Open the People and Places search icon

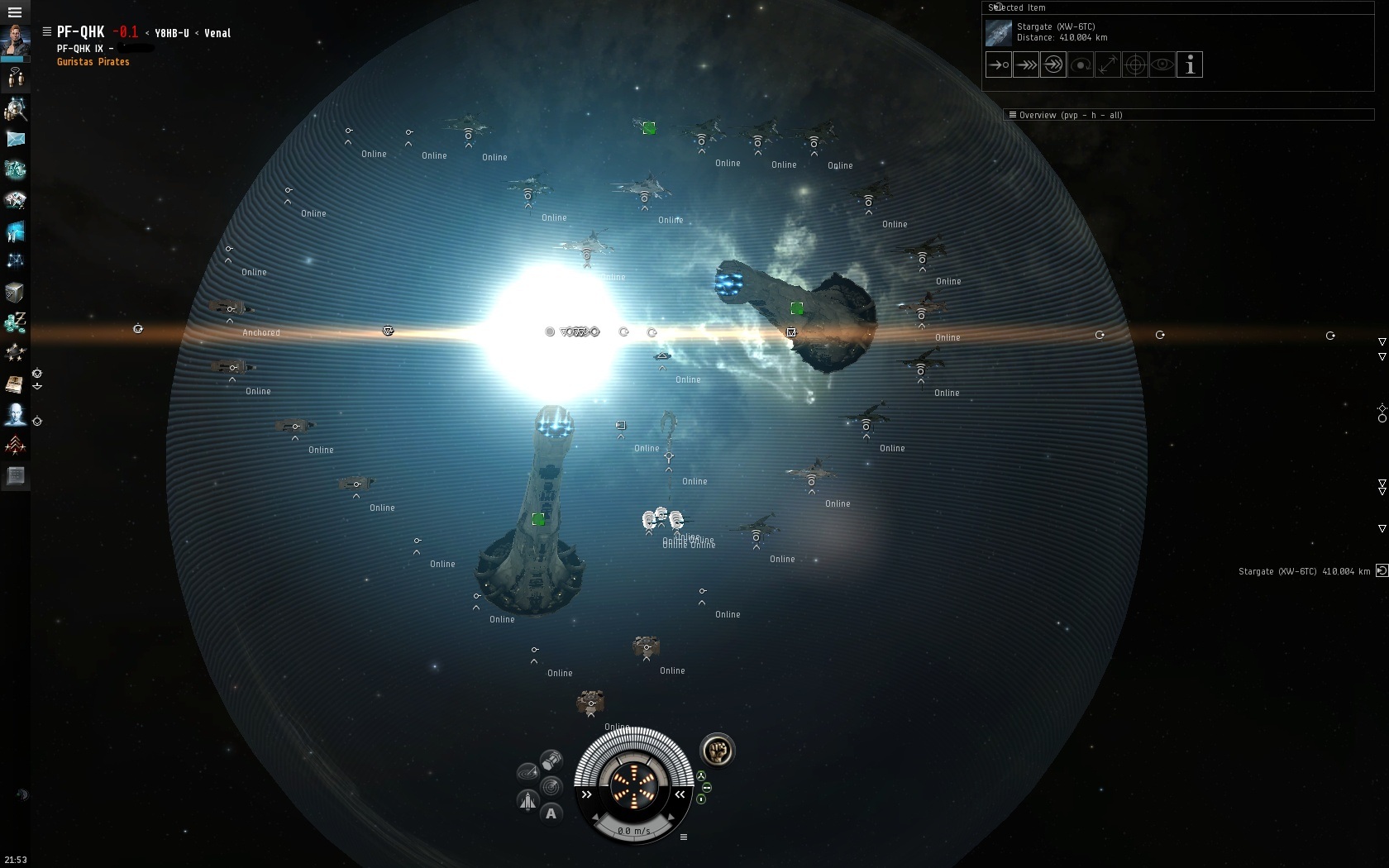click(x=15, y=109)
